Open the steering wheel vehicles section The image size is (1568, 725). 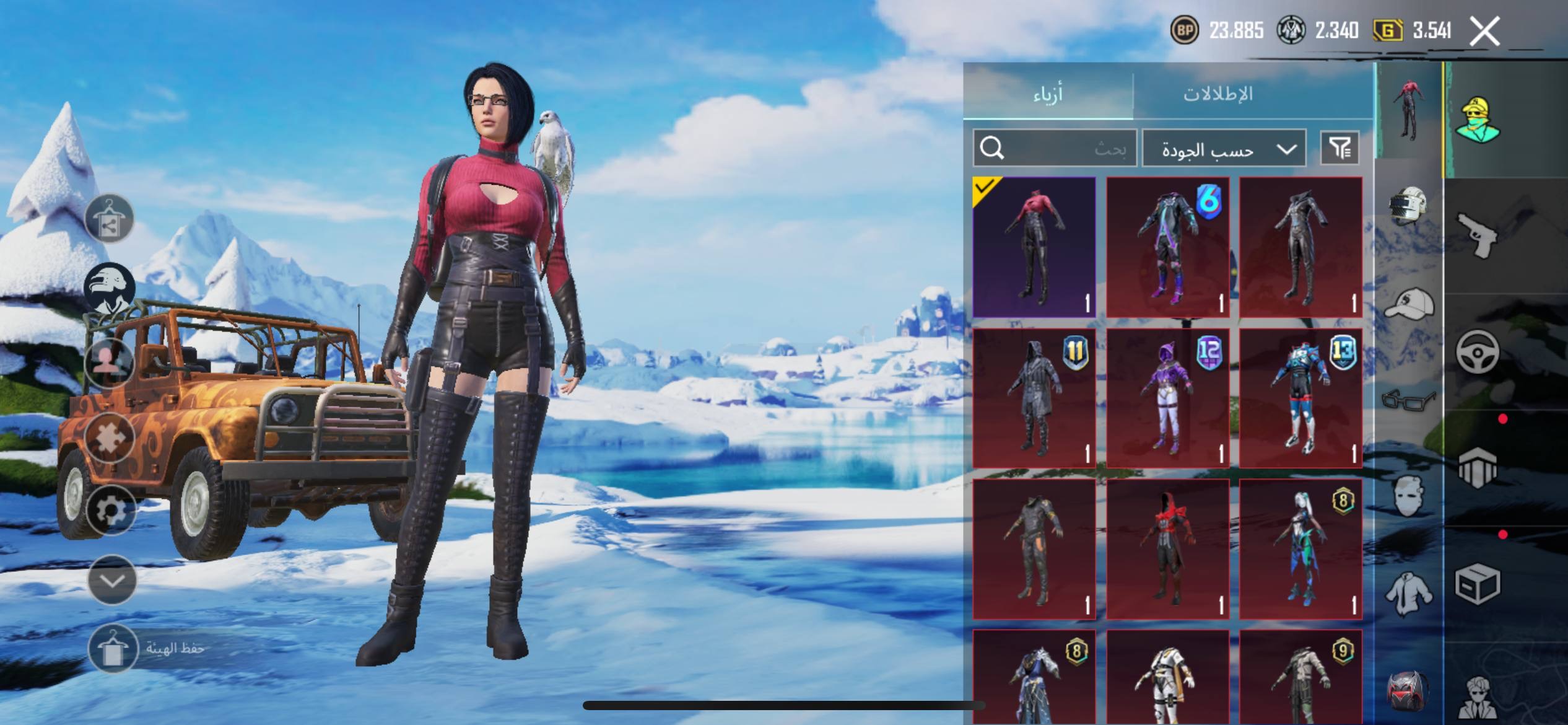(1478, 352)
